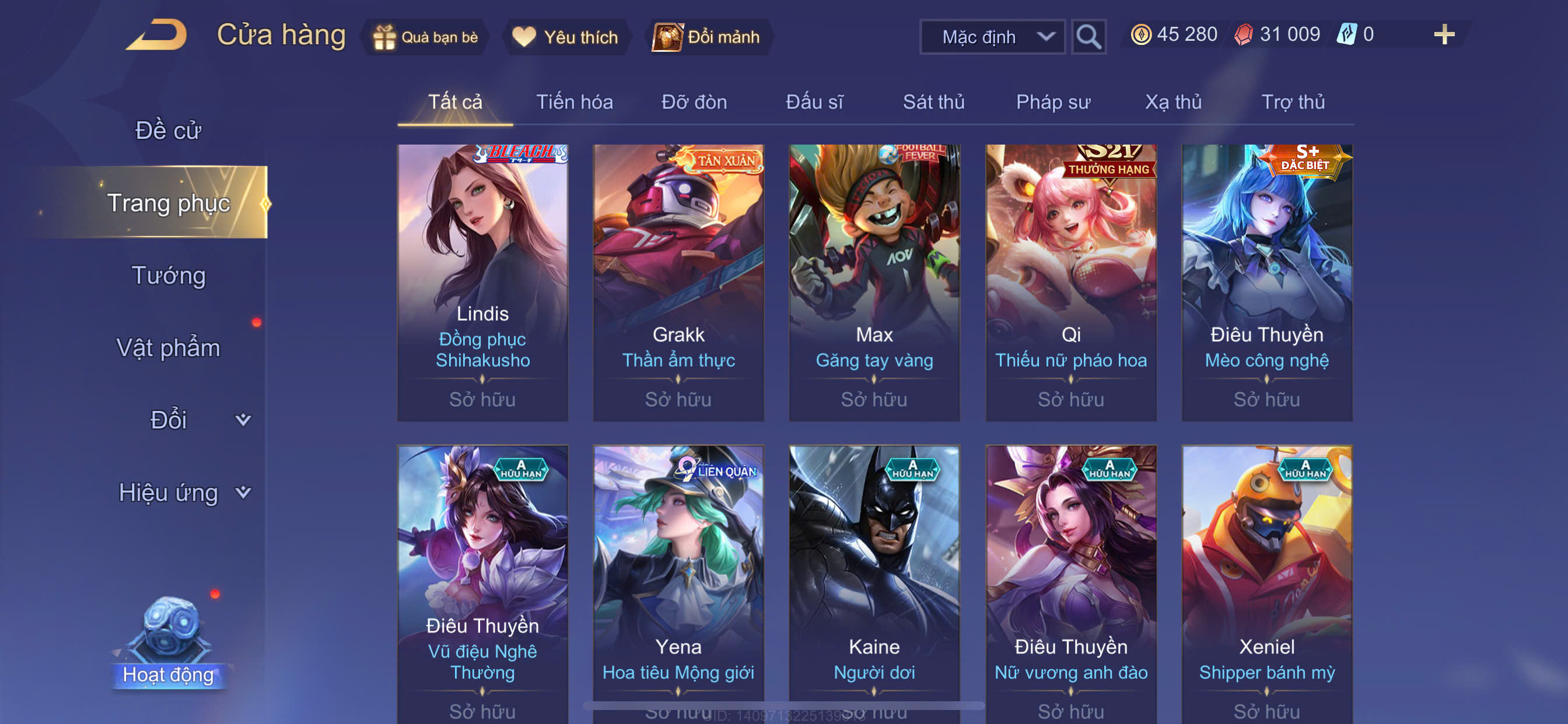Viewport: 1568px width, 724px height.
Task: Switch to the Đấu sĩ tab
Action: click(814, 102)
